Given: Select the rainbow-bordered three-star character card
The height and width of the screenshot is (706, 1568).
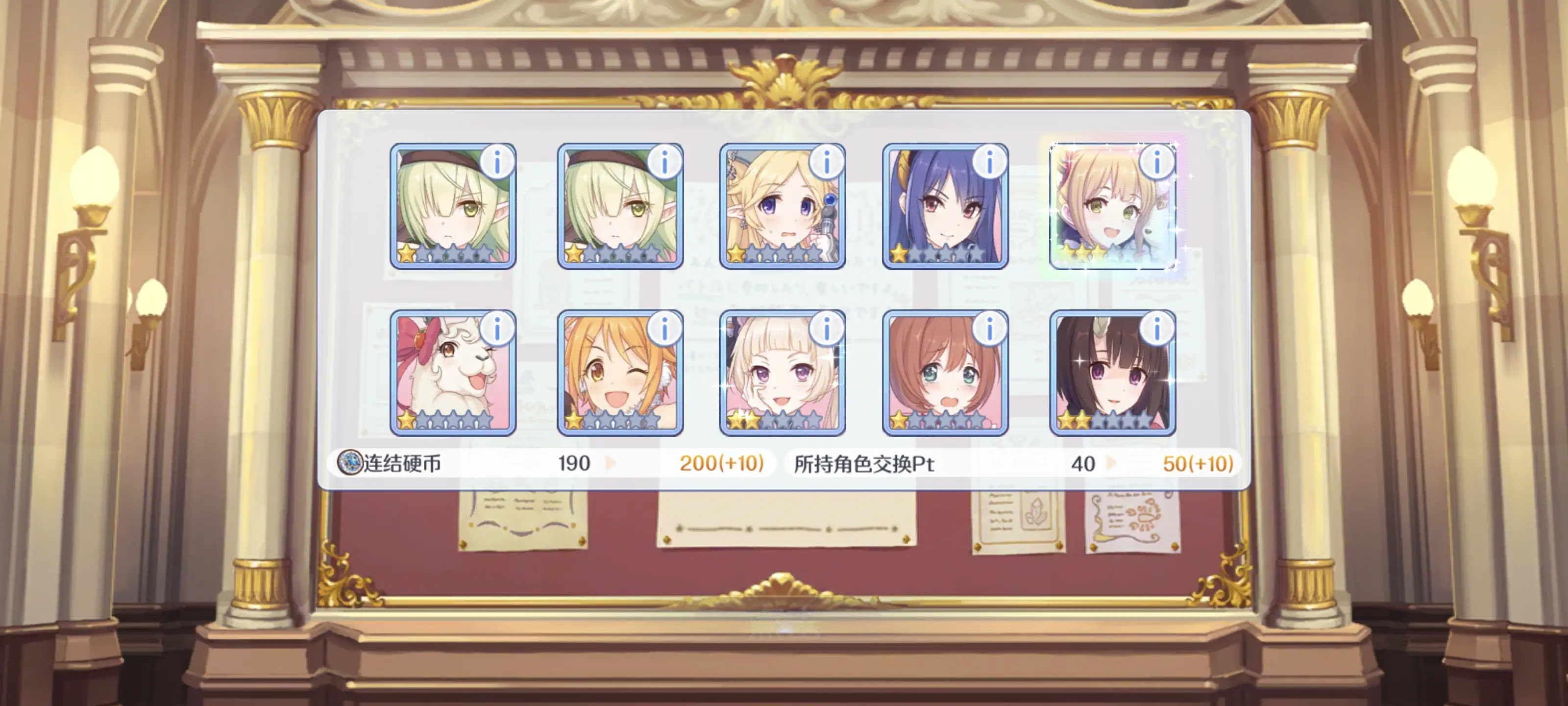Looking at the screenshot, I should tap(1113, 207).
